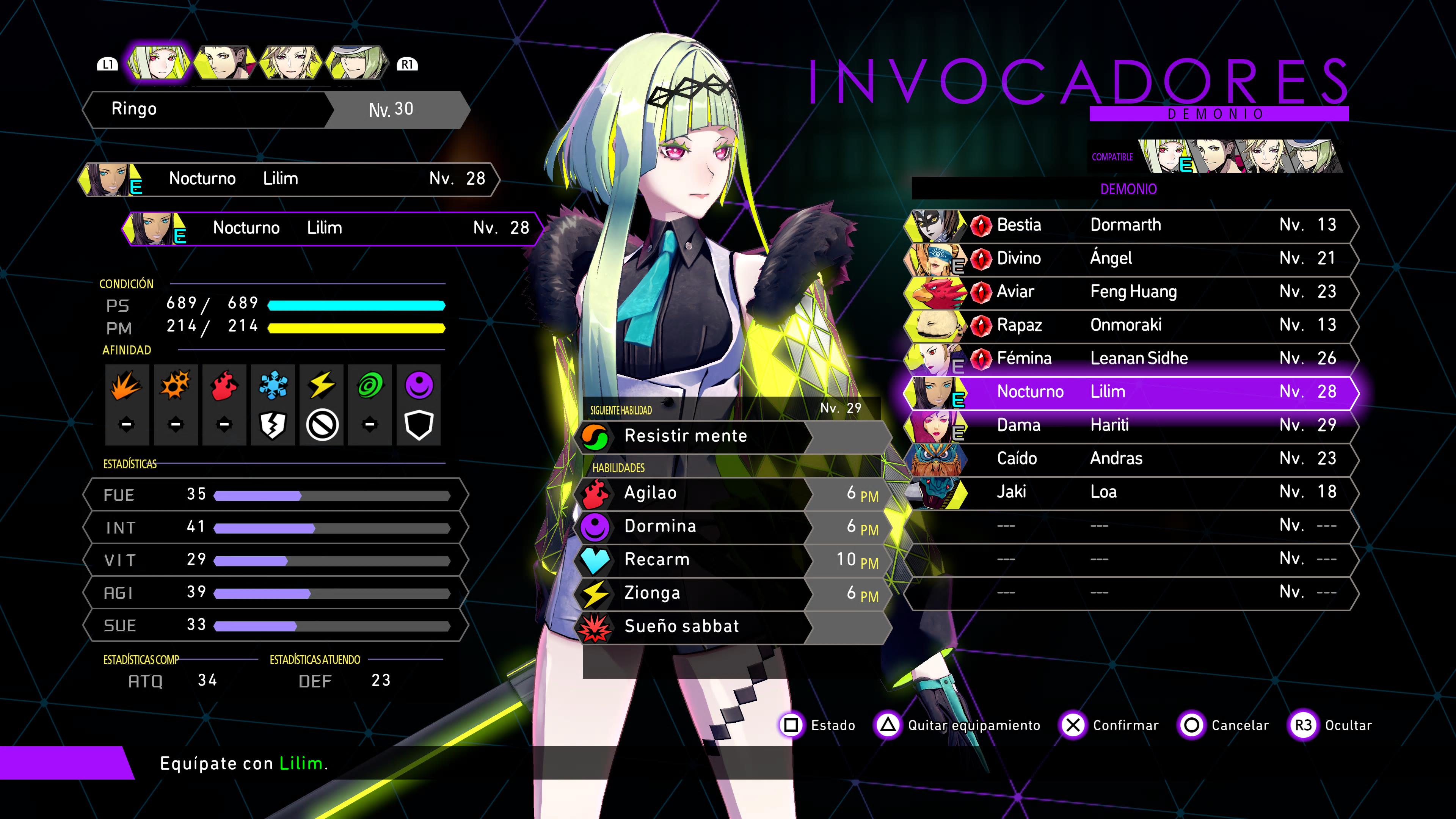Pick Dama Hariti from the demon list

[1130, 425]
